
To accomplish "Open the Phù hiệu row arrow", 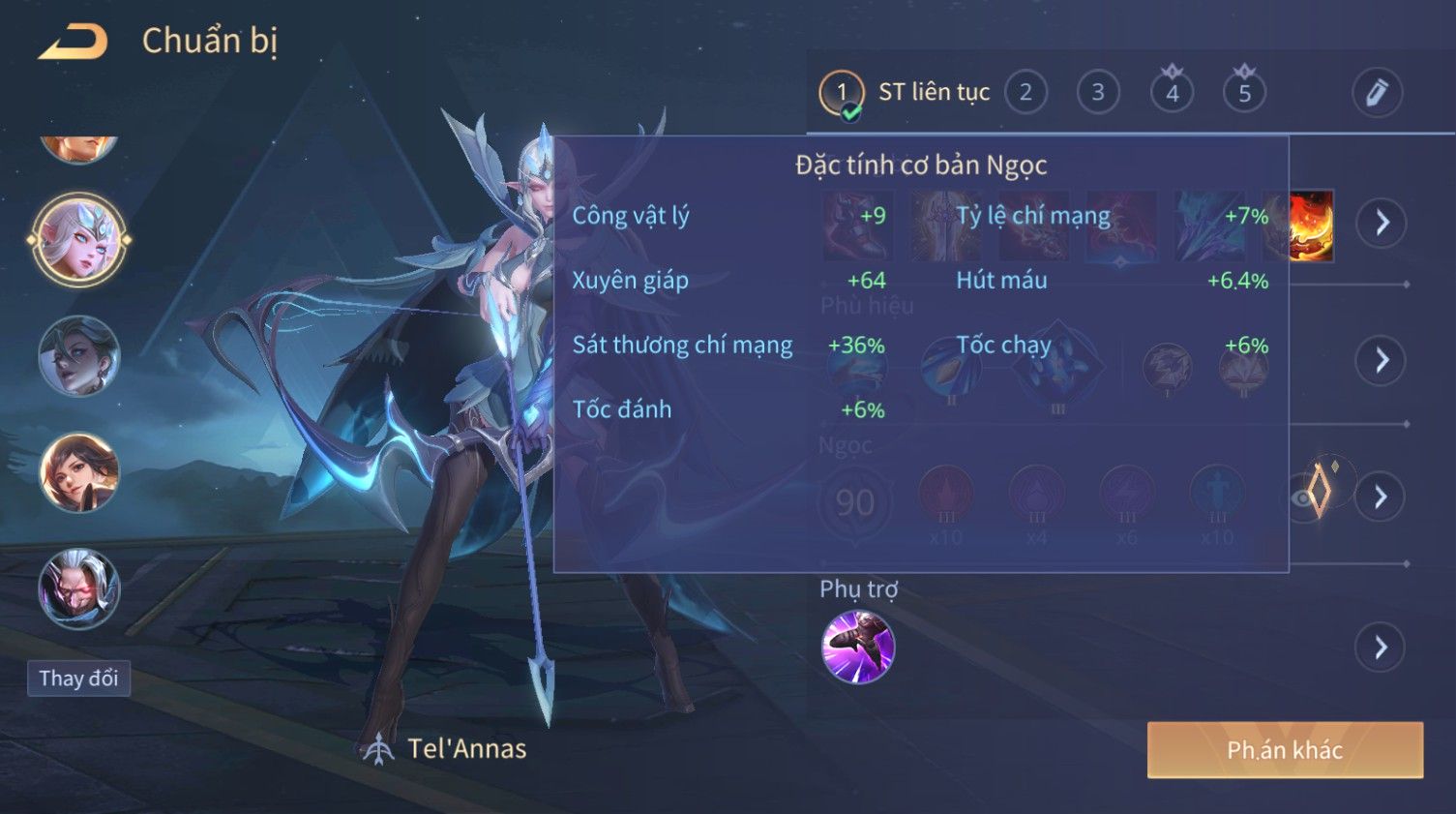I will [1381, 360].
